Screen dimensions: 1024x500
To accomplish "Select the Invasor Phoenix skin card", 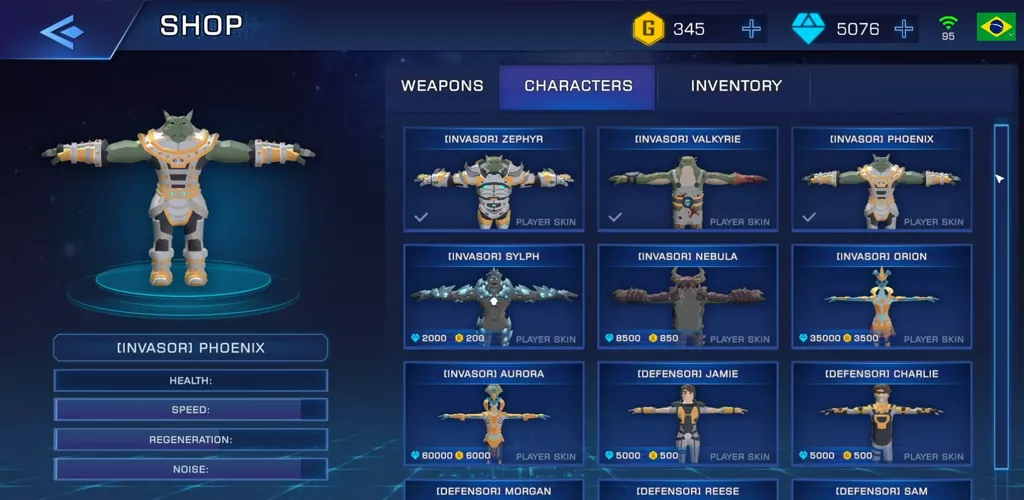I will (x=882, y=180).
